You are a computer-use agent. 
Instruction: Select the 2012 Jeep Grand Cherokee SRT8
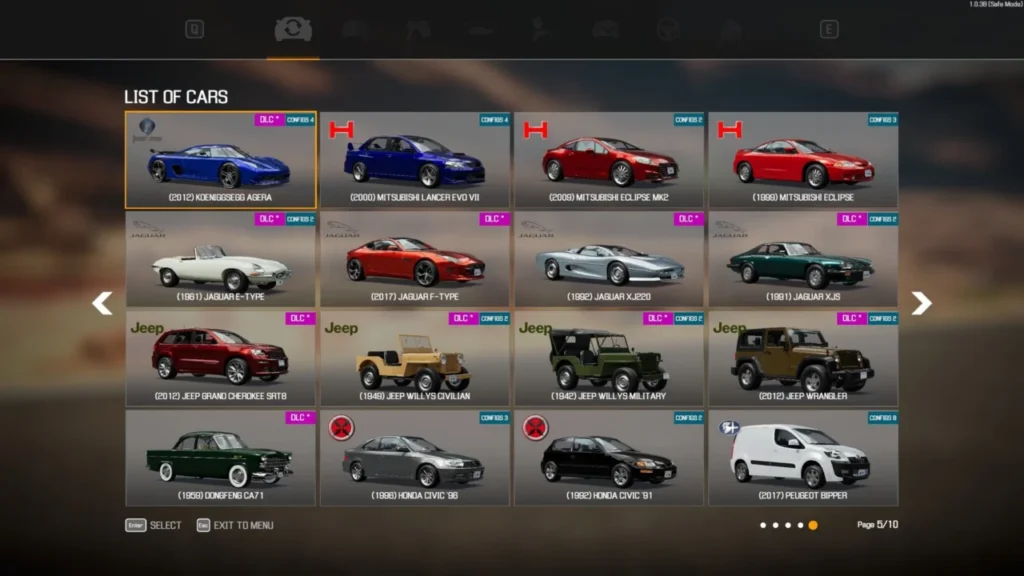click(x=220, y=358)
